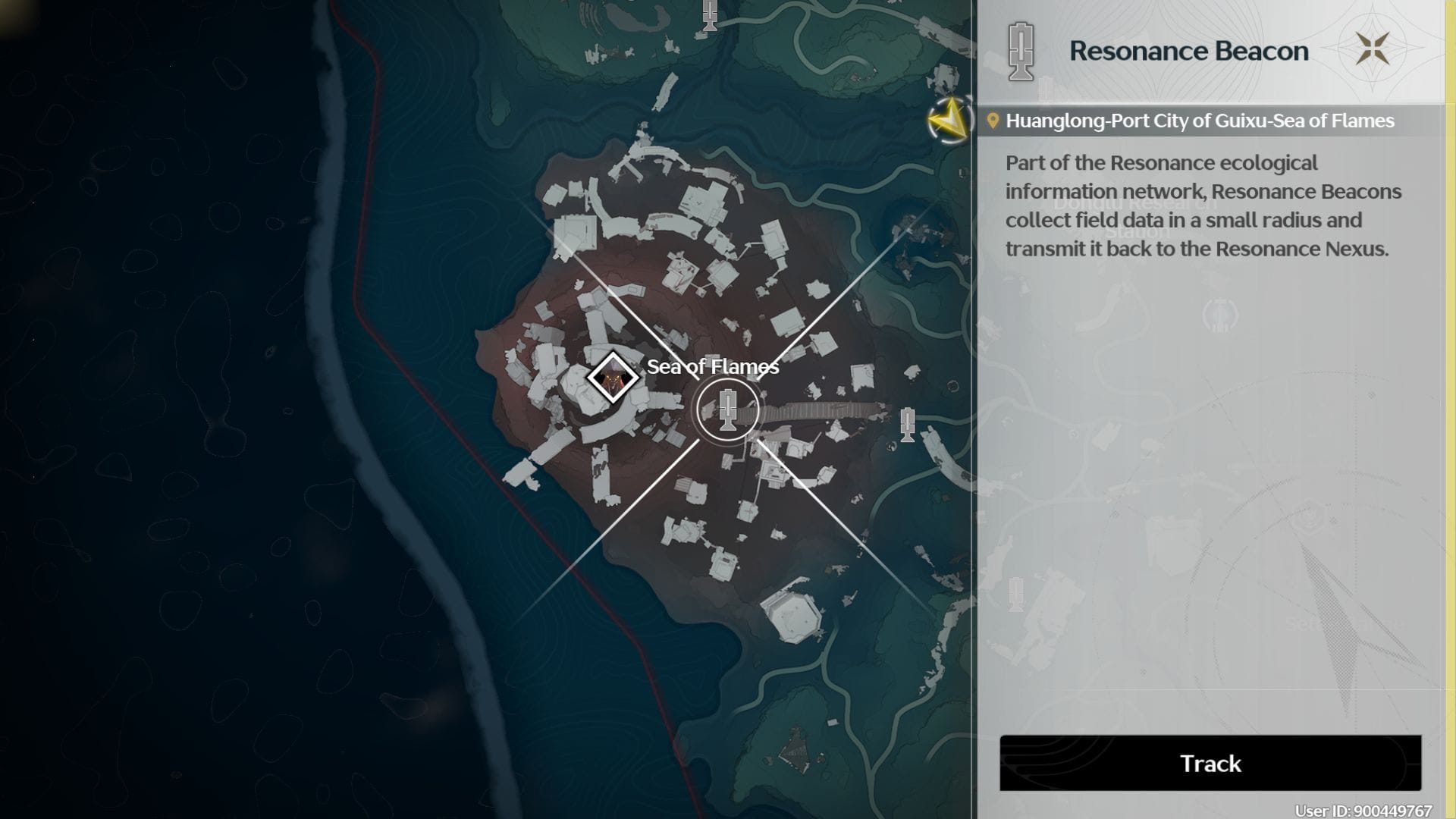Image resolution: width=1456 pixels, height=819 pixels.
Task: Click the beacon icon at the top of the map
Action: (708, 17)
